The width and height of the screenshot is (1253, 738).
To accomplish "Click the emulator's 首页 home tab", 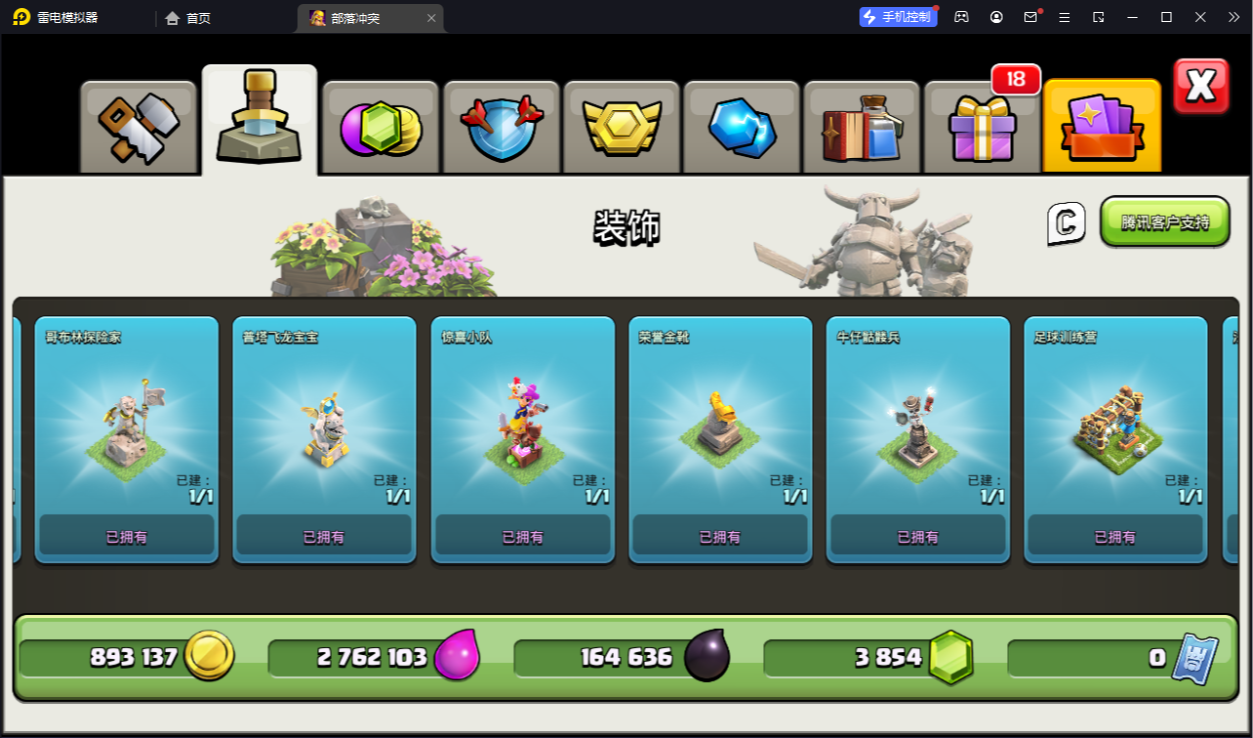I will pyautogui.click(x=189, y=18).
